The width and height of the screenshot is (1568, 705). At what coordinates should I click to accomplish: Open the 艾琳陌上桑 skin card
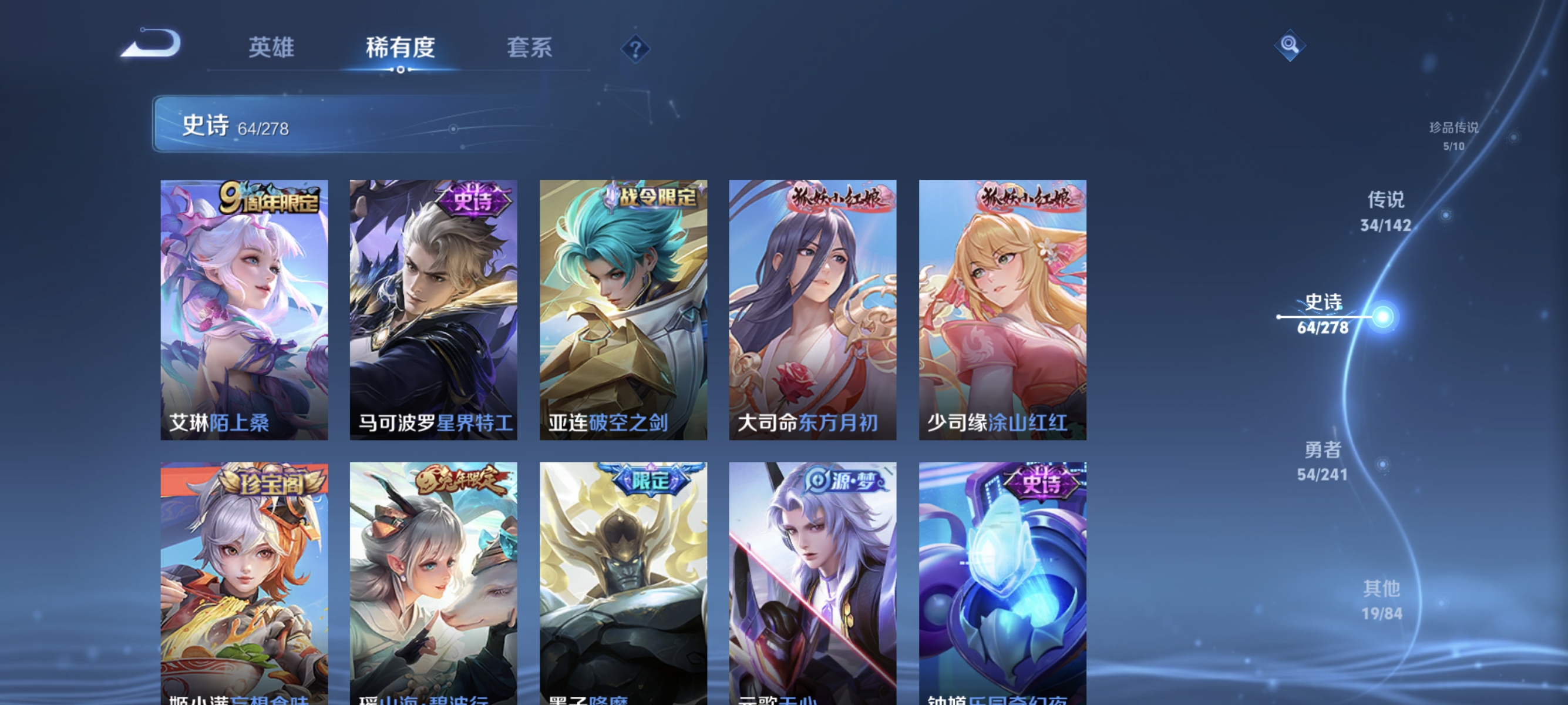(x=244, y=307)
